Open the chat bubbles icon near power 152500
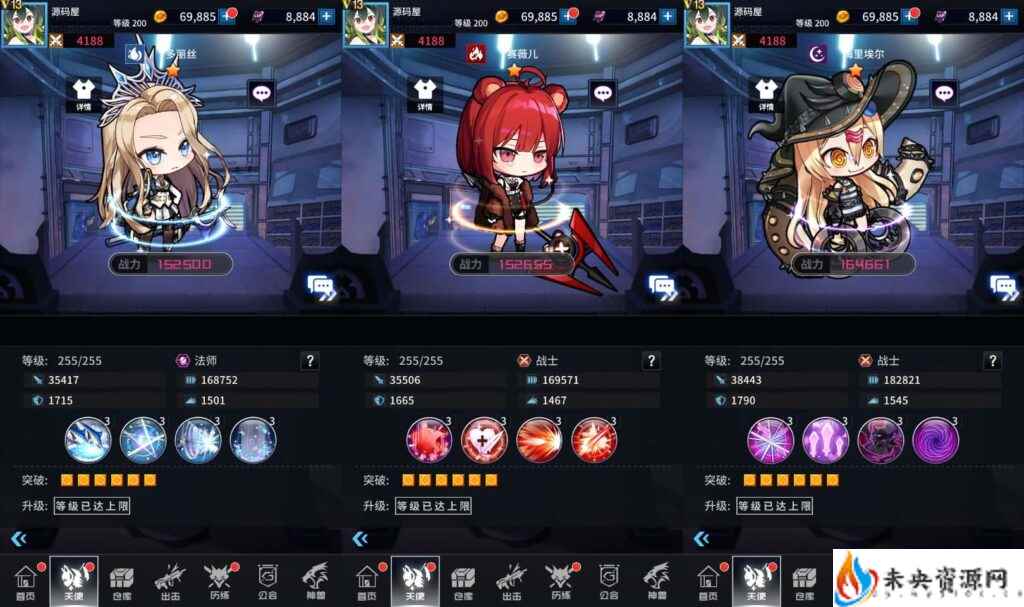The height and width of the screenshot is (607, 1024). pos(321,287)
